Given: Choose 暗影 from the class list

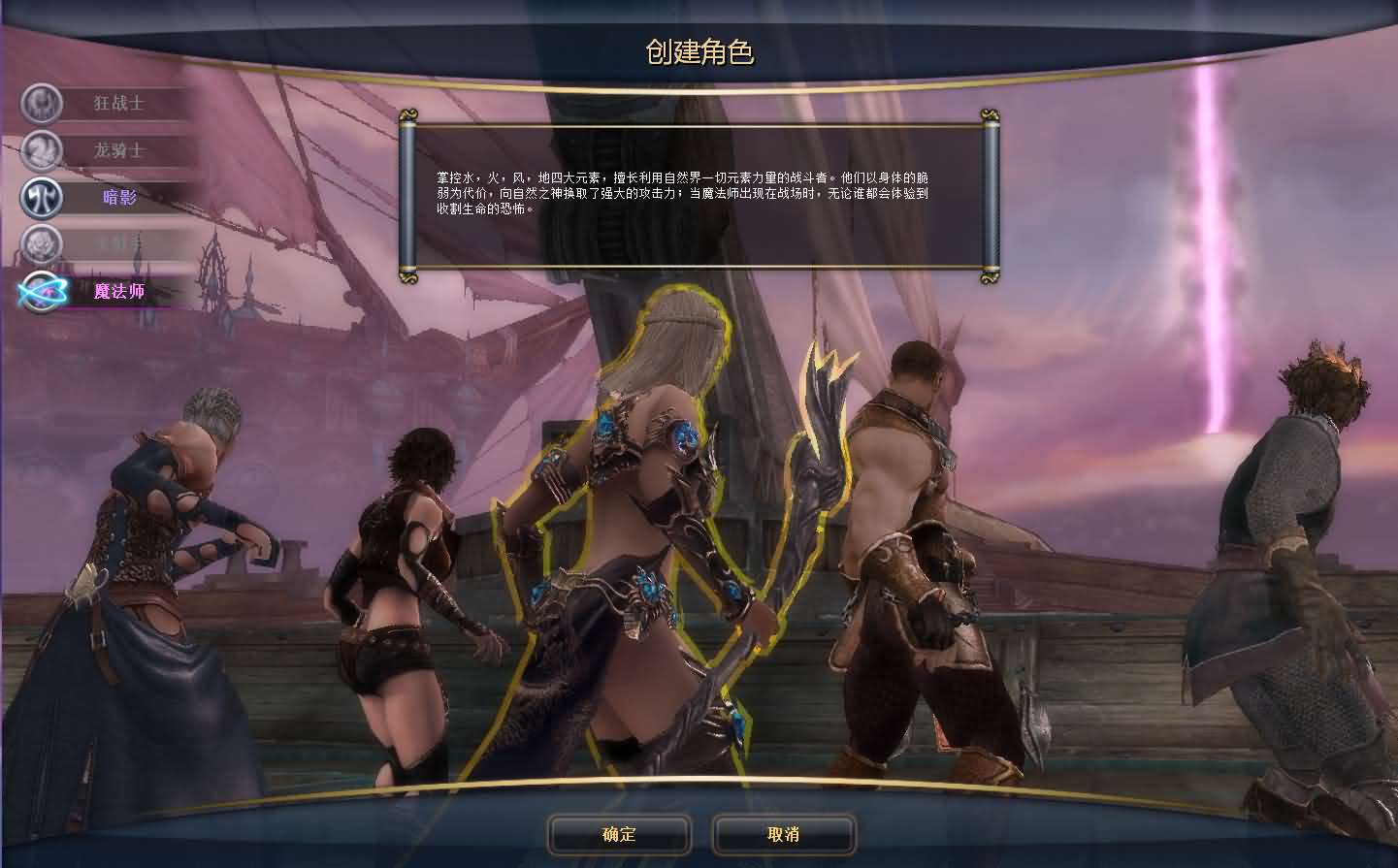Looking at the screenshot, I should pyautogui.click(x=121, y=198).
